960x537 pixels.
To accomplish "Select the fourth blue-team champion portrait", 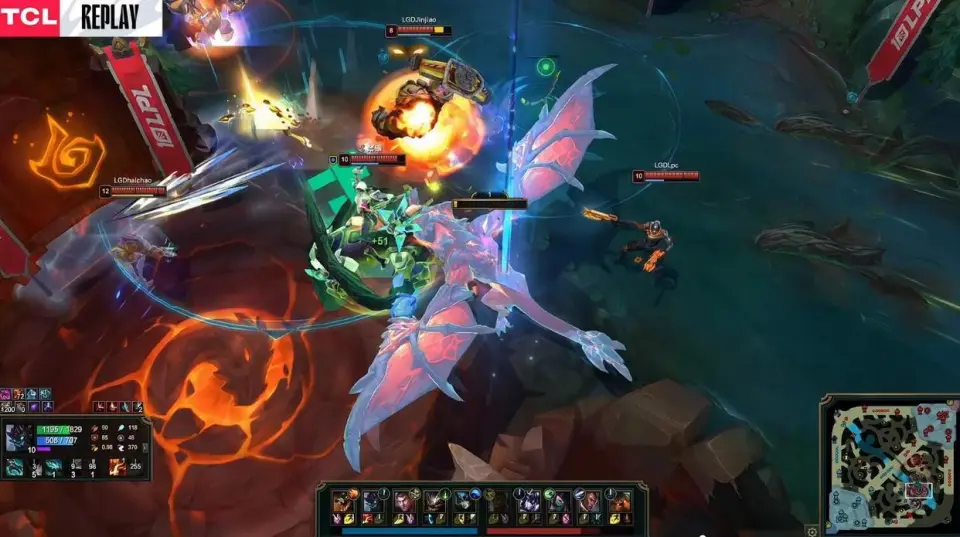I will [435, 501].
